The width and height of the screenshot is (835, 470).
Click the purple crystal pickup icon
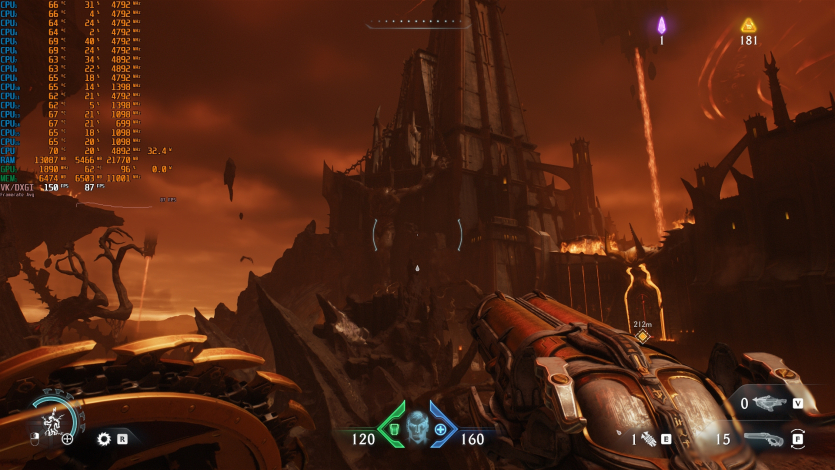661,25
